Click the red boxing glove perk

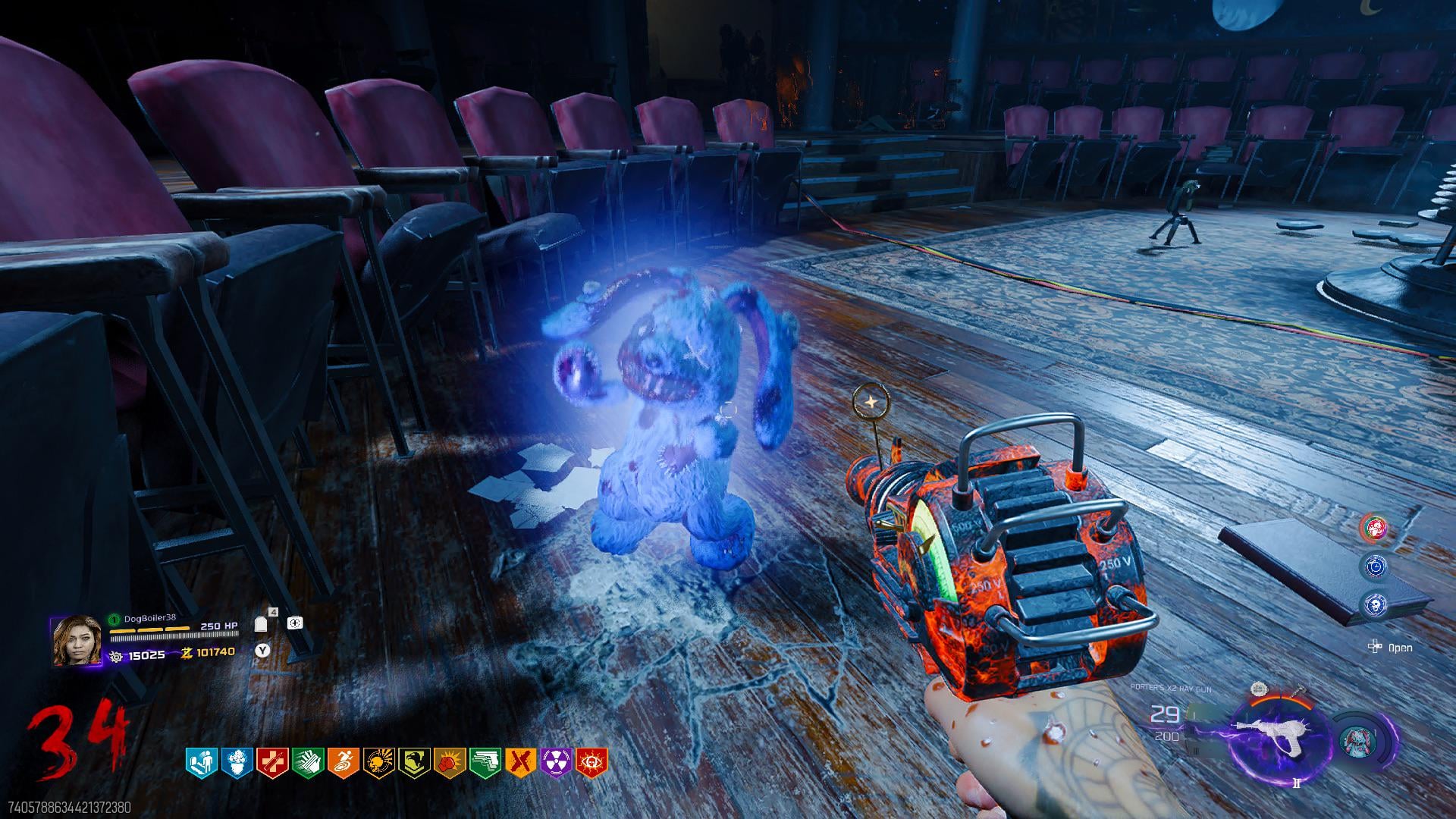click(x=450, y=761)
